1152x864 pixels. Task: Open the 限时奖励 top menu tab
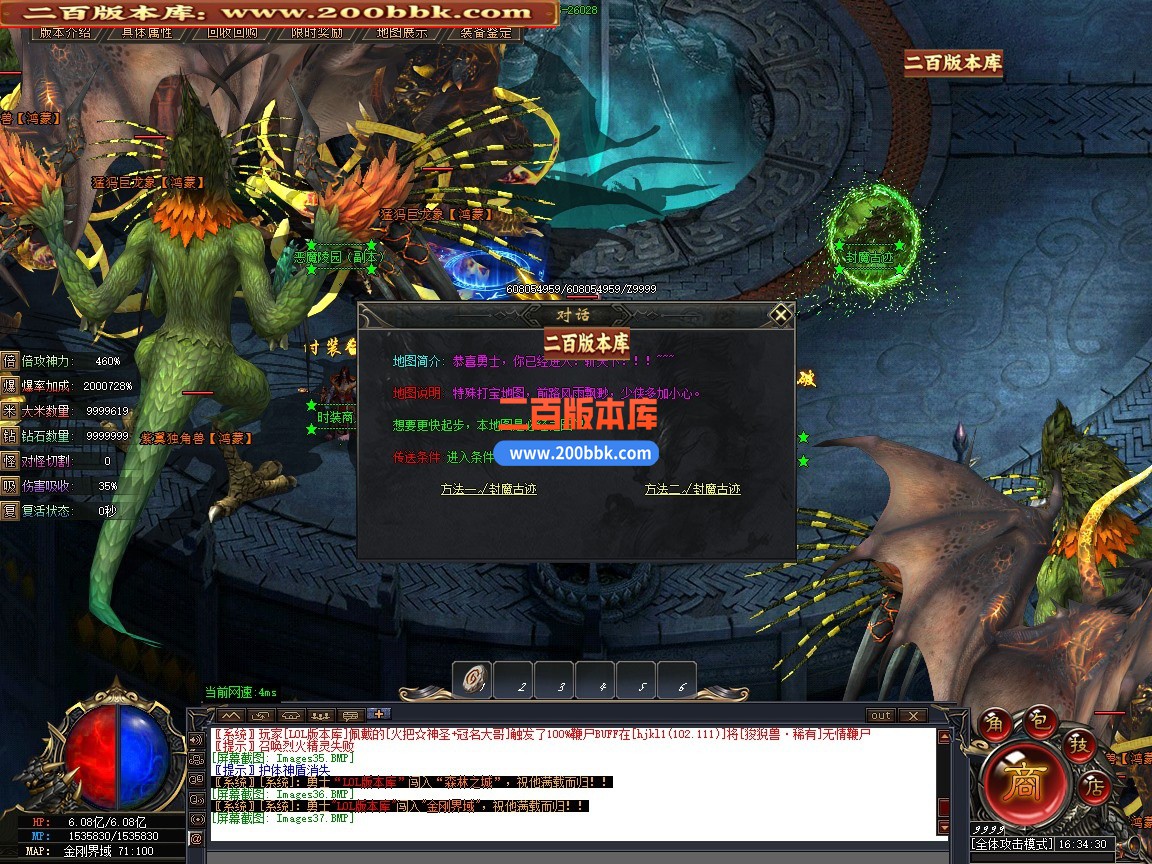(x=317, y=32)
